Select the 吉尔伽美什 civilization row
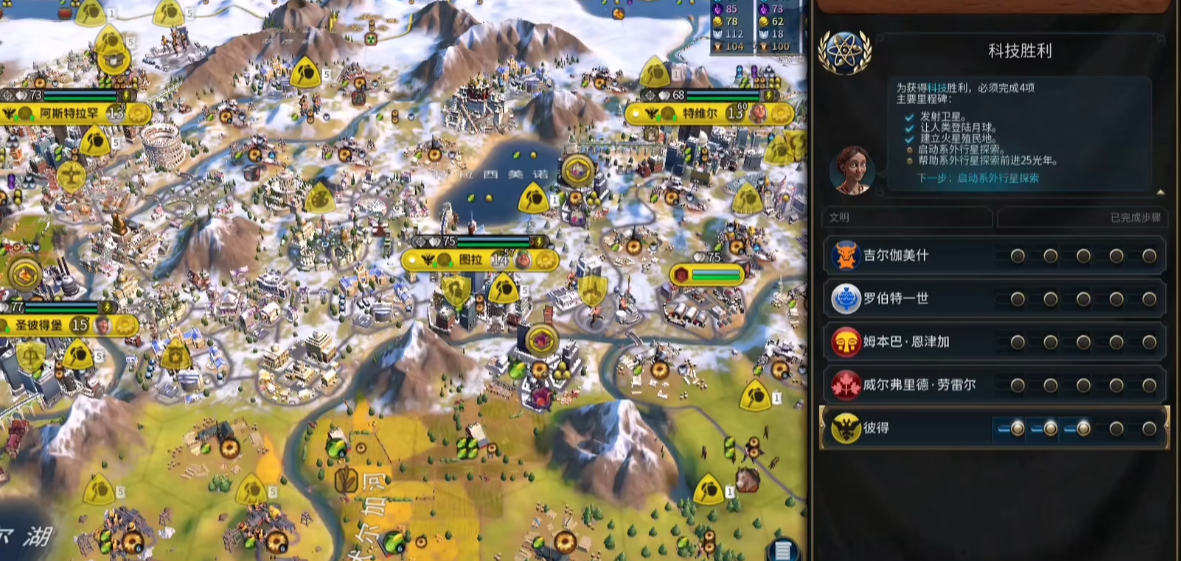The height and width of the screenshot is (561, 1181). coord(995,256)
